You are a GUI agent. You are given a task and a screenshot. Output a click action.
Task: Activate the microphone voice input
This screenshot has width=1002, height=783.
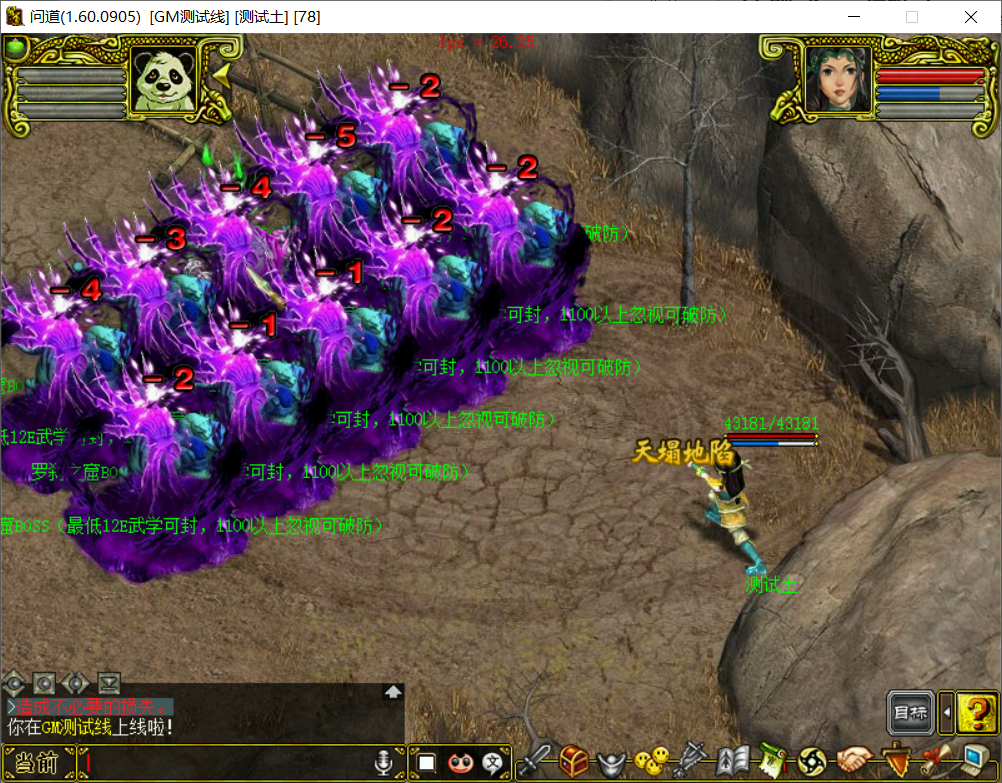click(x=383, y=763)
